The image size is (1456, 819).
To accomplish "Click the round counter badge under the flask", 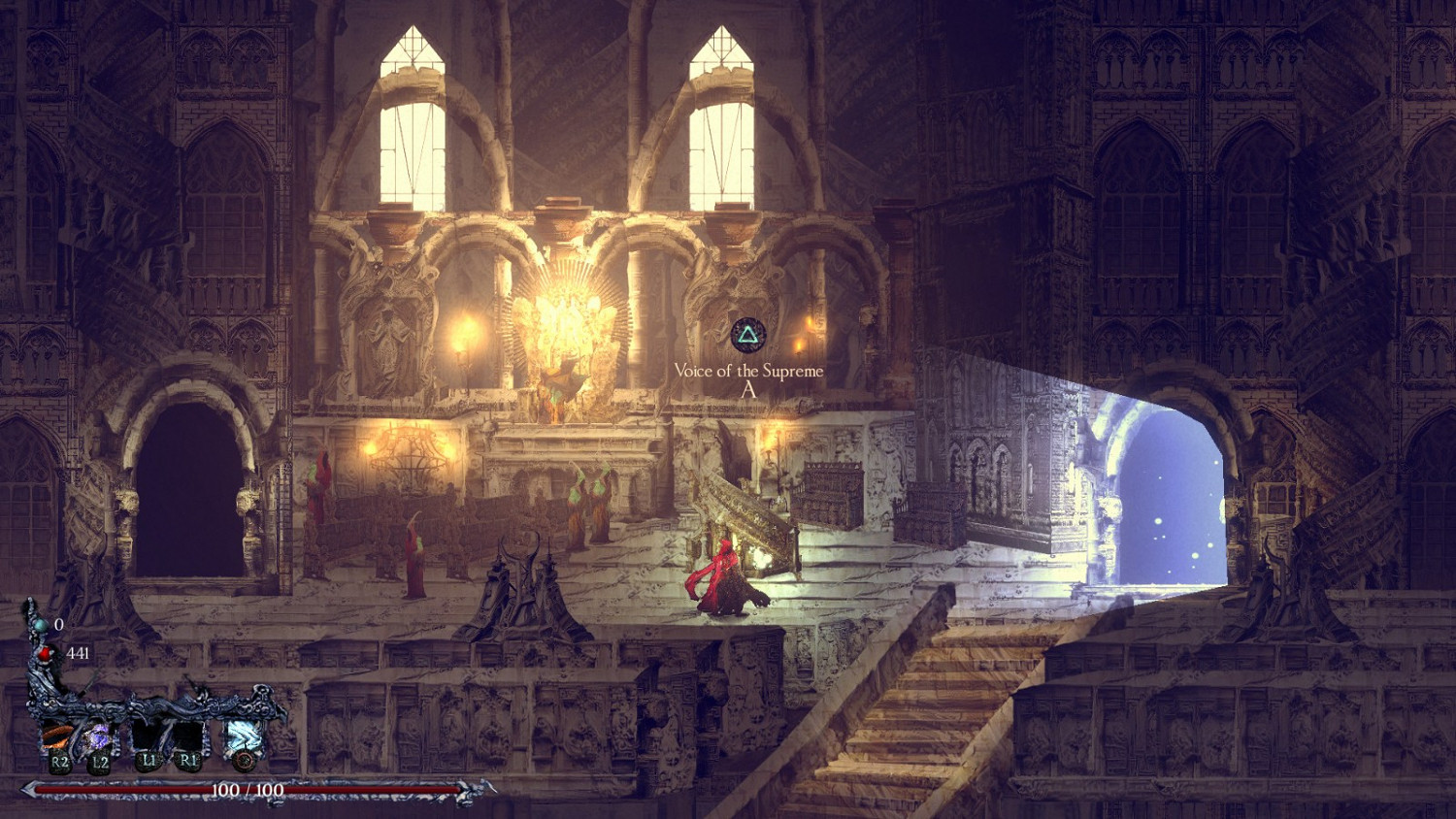I will tap(244, 761).
